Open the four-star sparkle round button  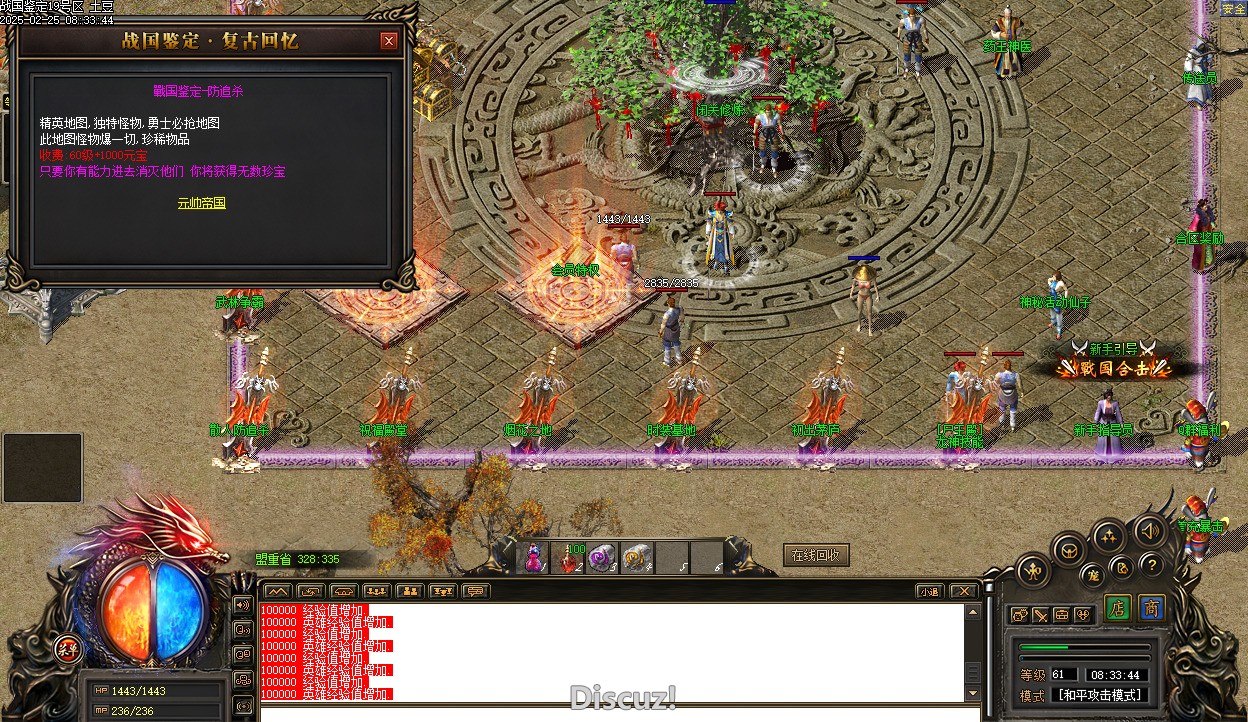pos(1109,537)
